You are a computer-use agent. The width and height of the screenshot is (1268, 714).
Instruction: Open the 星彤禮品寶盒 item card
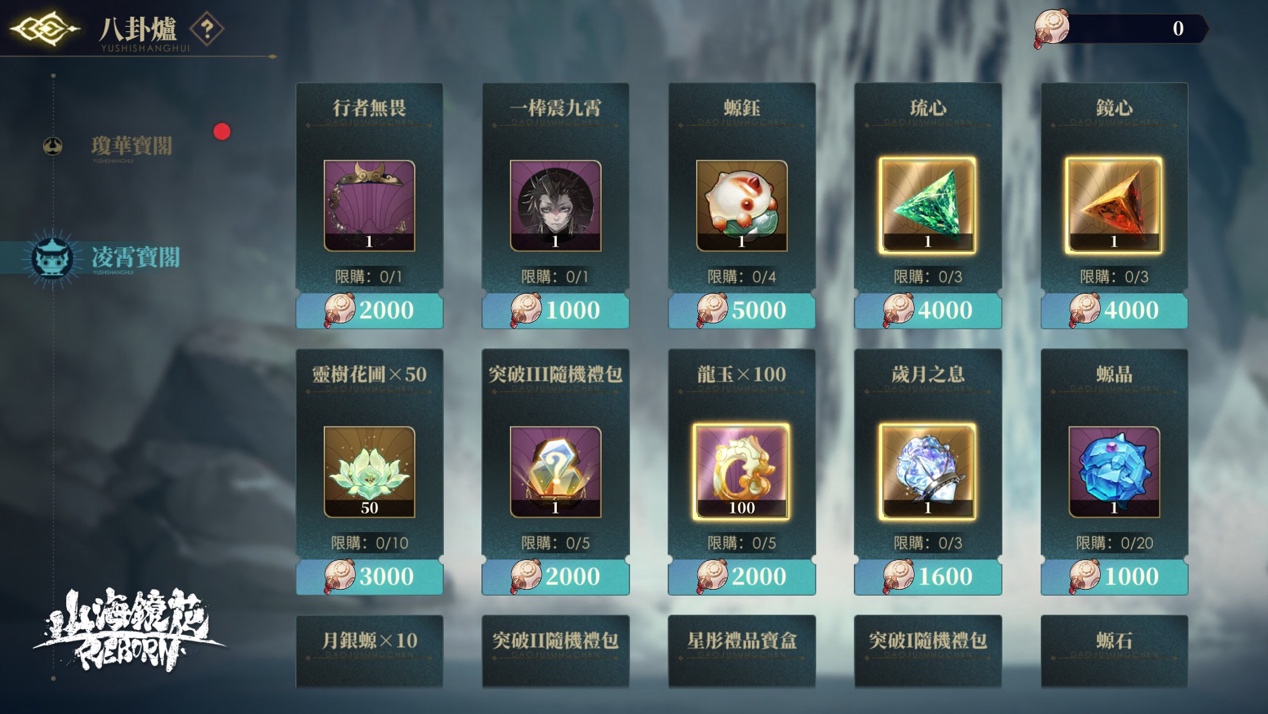click(742, 650)
